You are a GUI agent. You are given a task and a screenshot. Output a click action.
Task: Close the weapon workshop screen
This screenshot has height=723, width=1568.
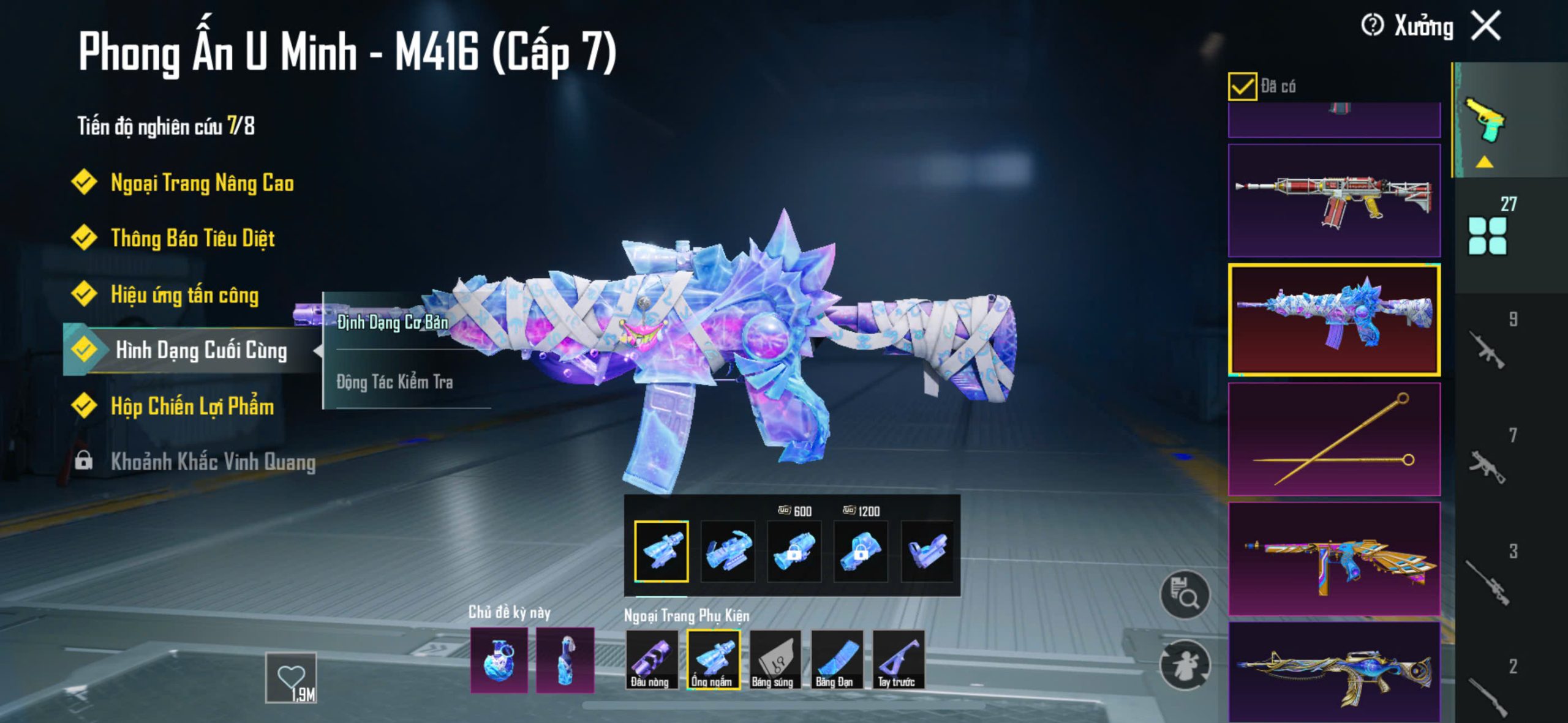coord(1487,26)
